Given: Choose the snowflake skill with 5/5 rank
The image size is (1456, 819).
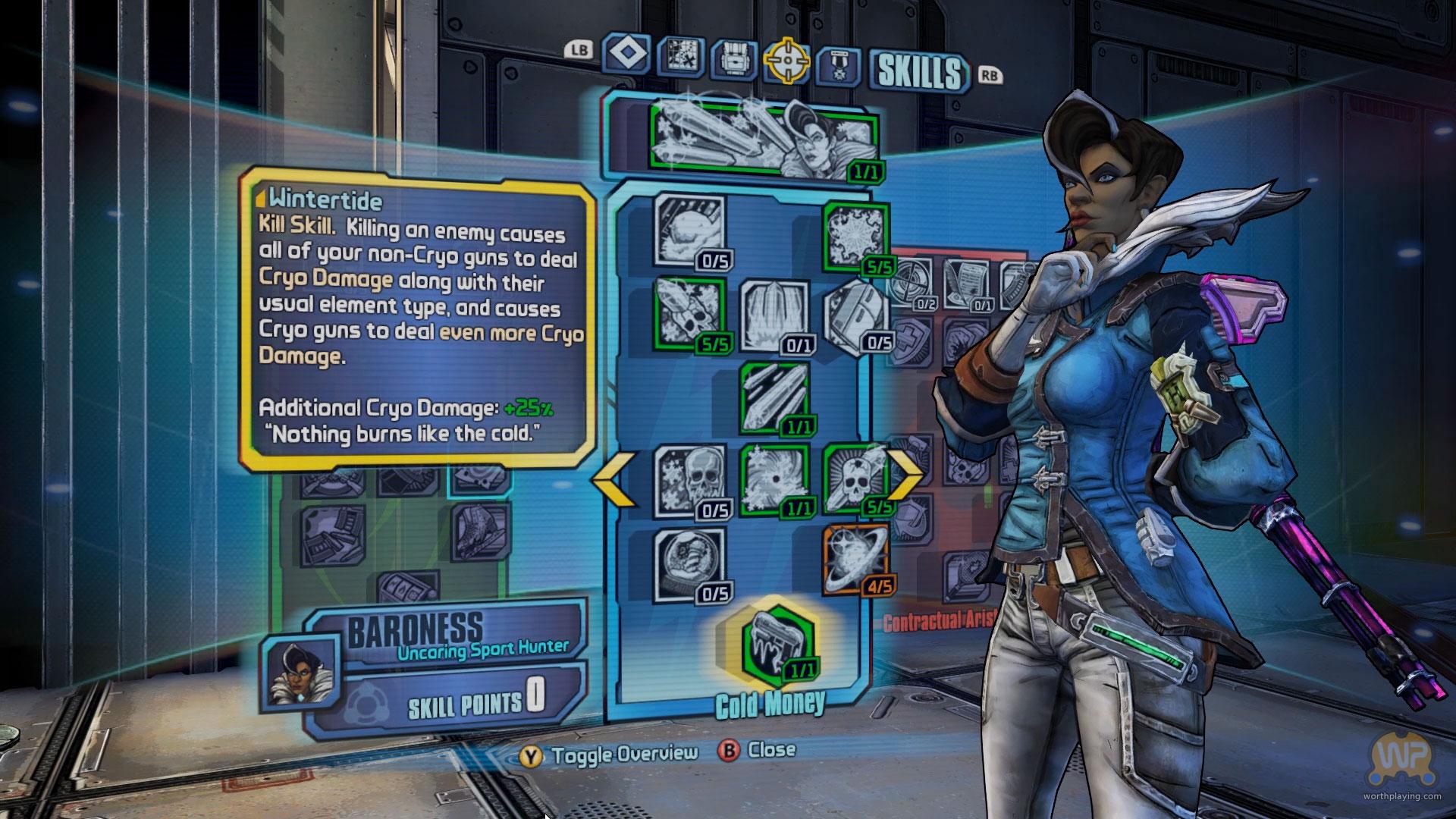Looking at the screenshot, I should (x=854, y=236).
